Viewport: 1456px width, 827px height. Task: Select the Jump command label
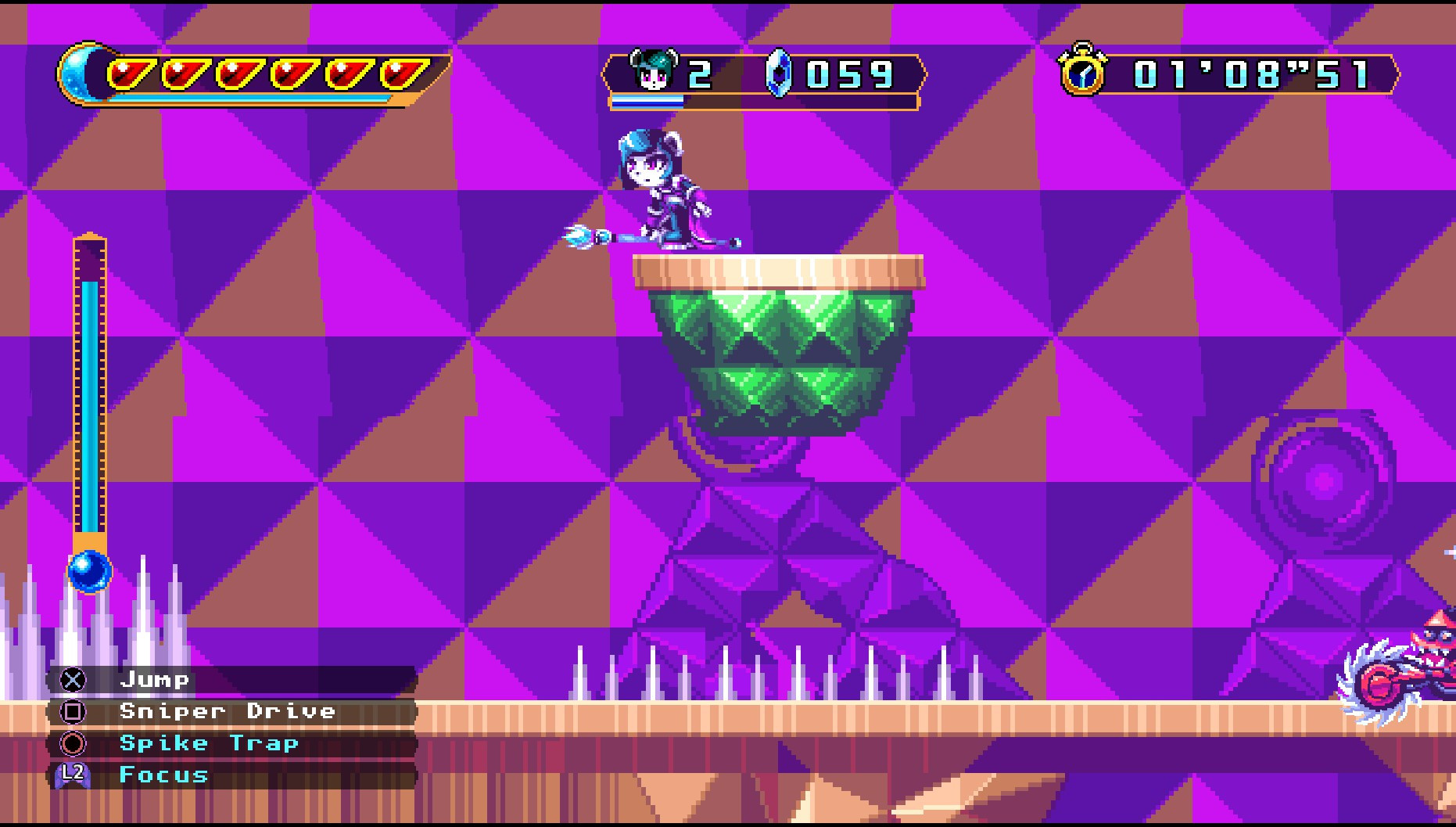(x=154, y=679)
